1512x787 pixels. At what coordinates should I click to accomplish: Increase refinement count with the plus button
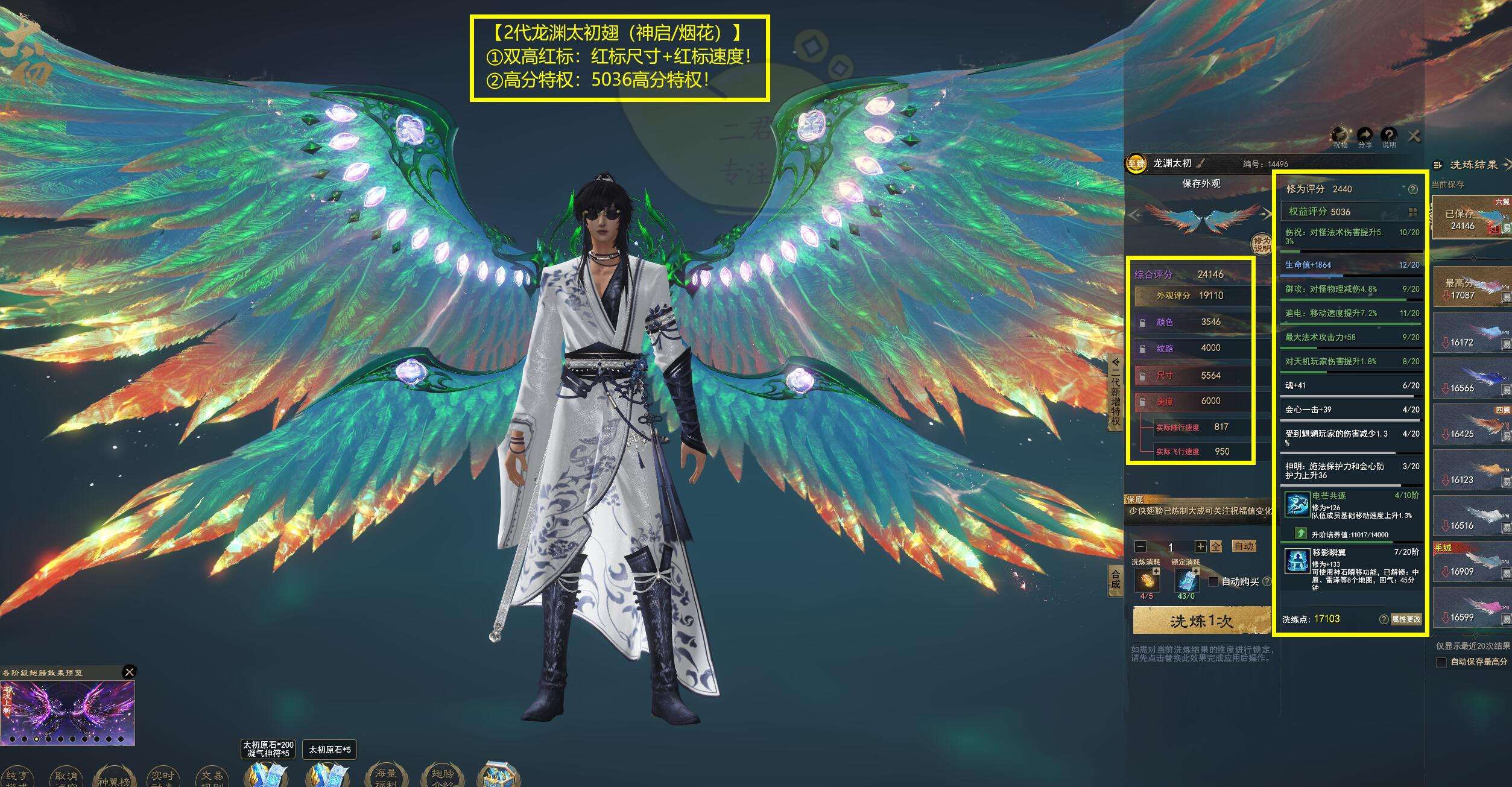click(1201, 546)
